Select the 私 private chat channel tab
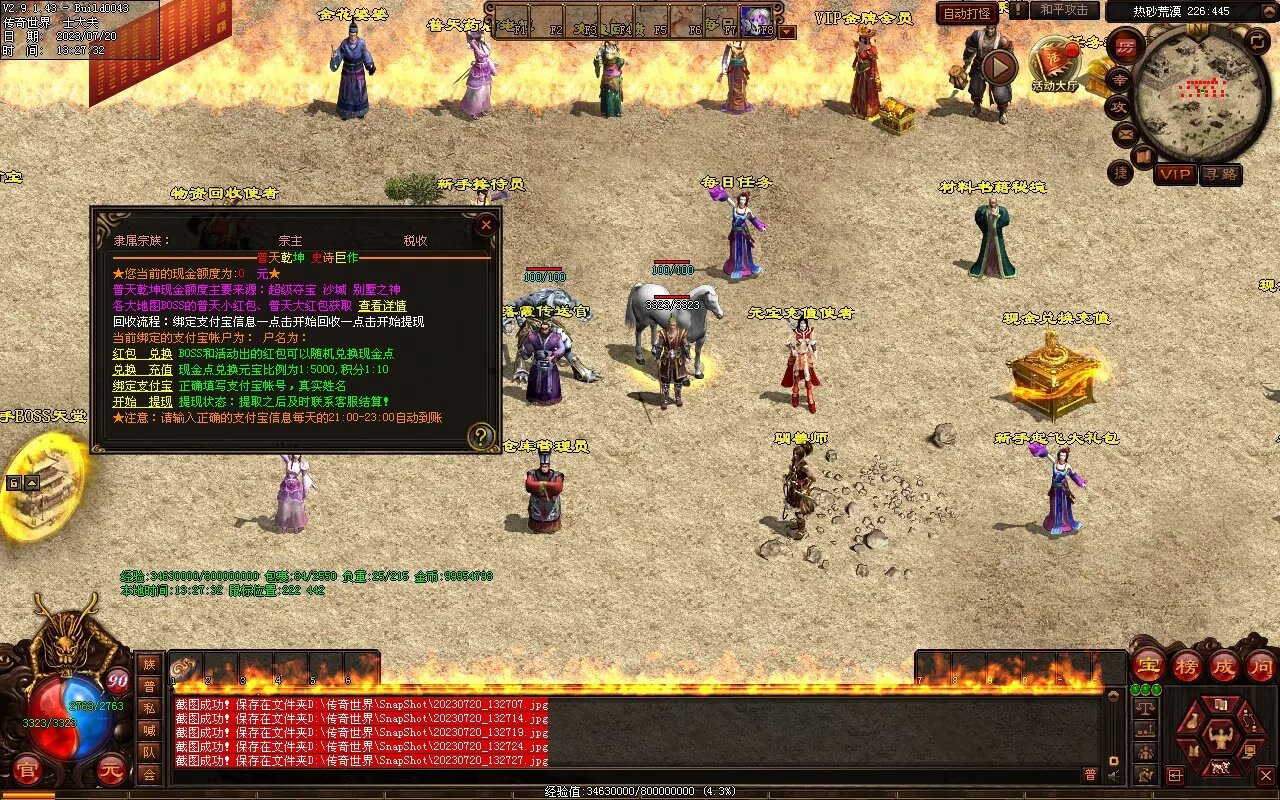The height and width of the screenshot is (800, 1280). coord(149,708)
